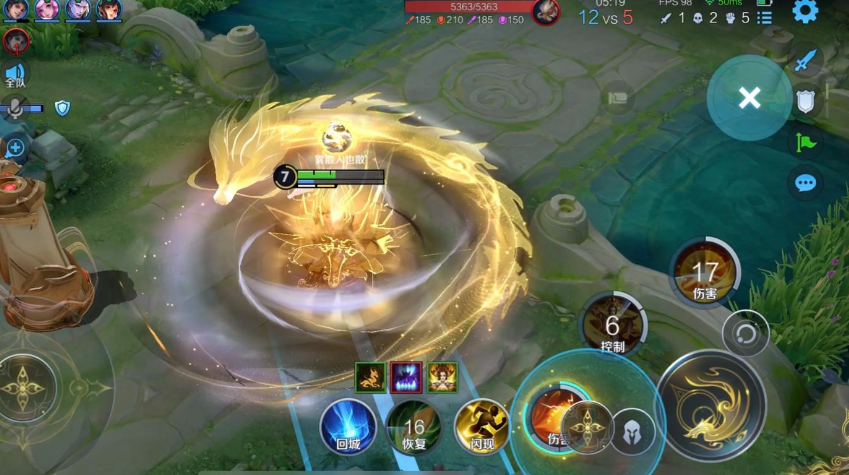
Task: Tap the blue plus button
Action: 16,148
